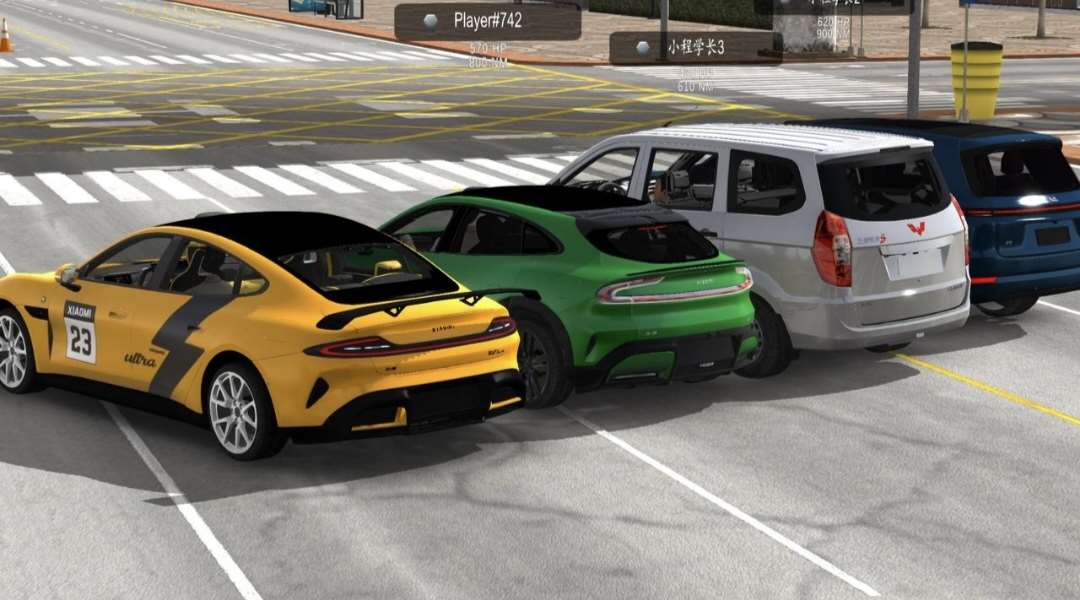
Task: Select the 小程学长3 player name tag
Action: point(695,47)
